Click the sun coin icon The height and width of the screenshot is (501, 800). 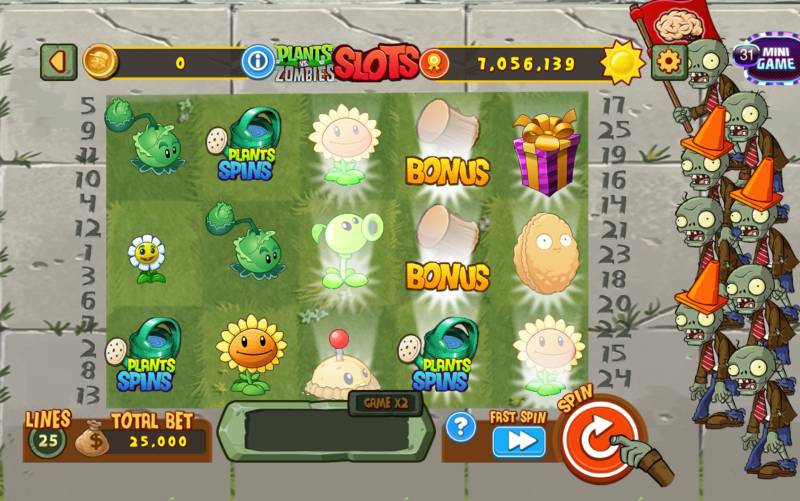[621, 63]
